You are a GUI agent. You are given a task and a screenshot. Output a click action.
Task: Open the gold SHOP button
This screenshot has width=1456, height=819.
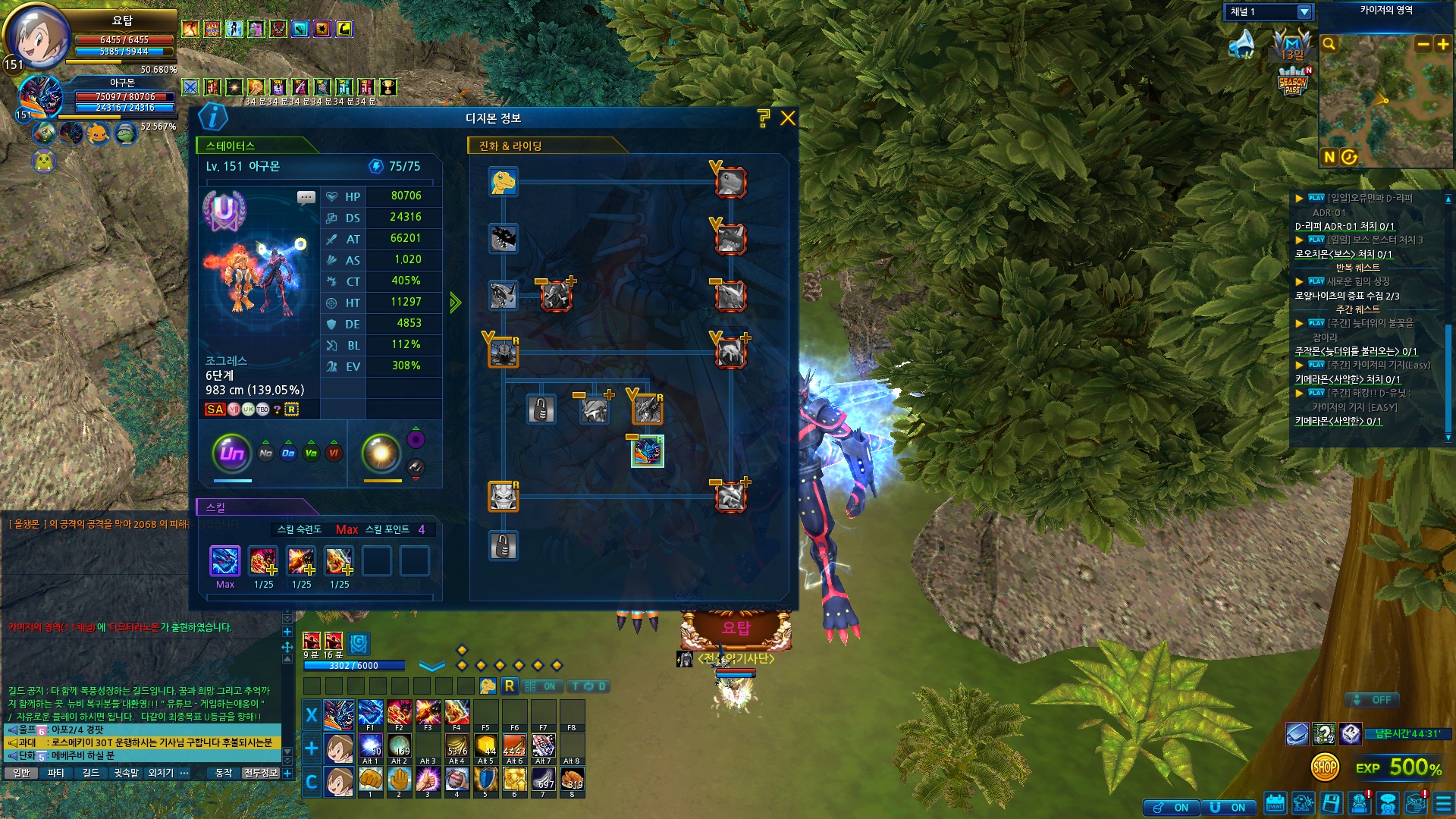coord(1325,767)
